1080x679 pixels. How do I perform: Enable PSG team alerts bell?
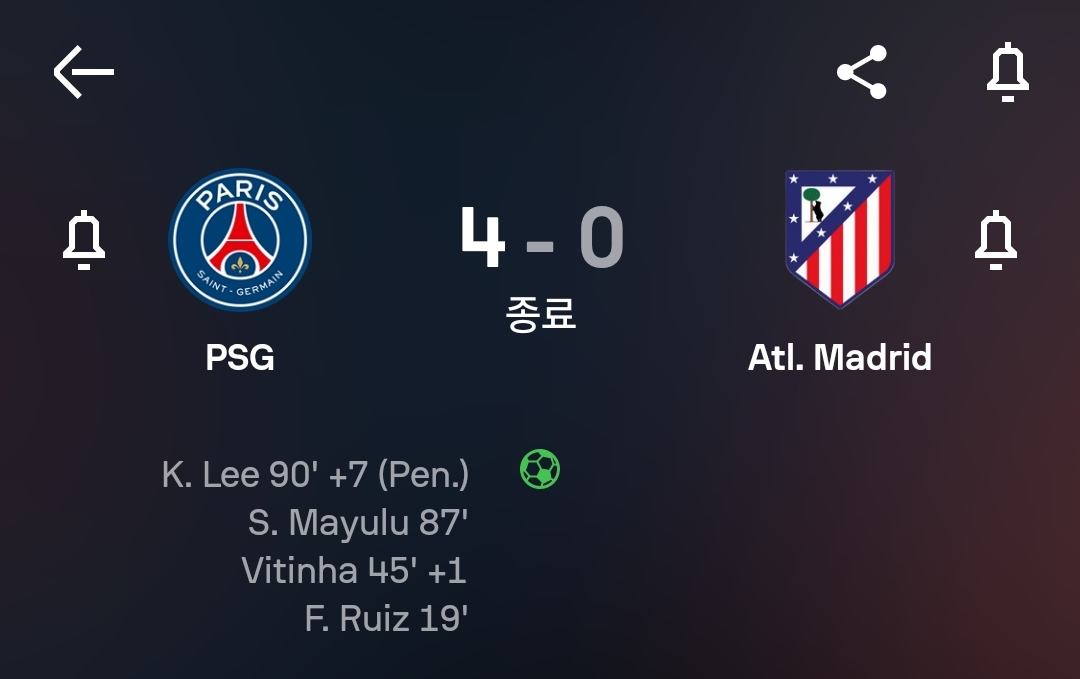84,240
